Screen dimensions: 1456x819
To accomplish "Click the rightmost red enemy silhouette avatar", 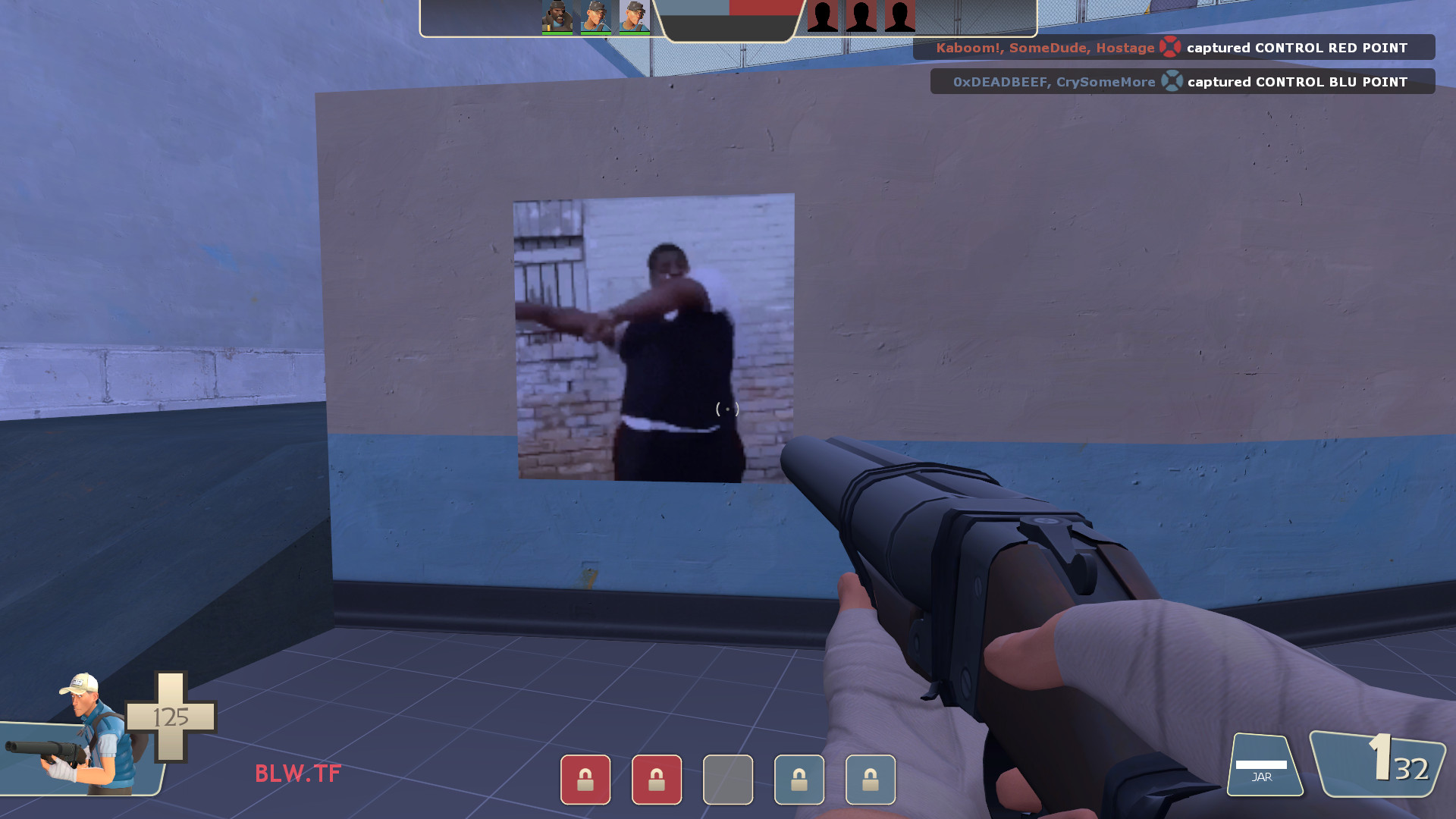I will [899, 15].
